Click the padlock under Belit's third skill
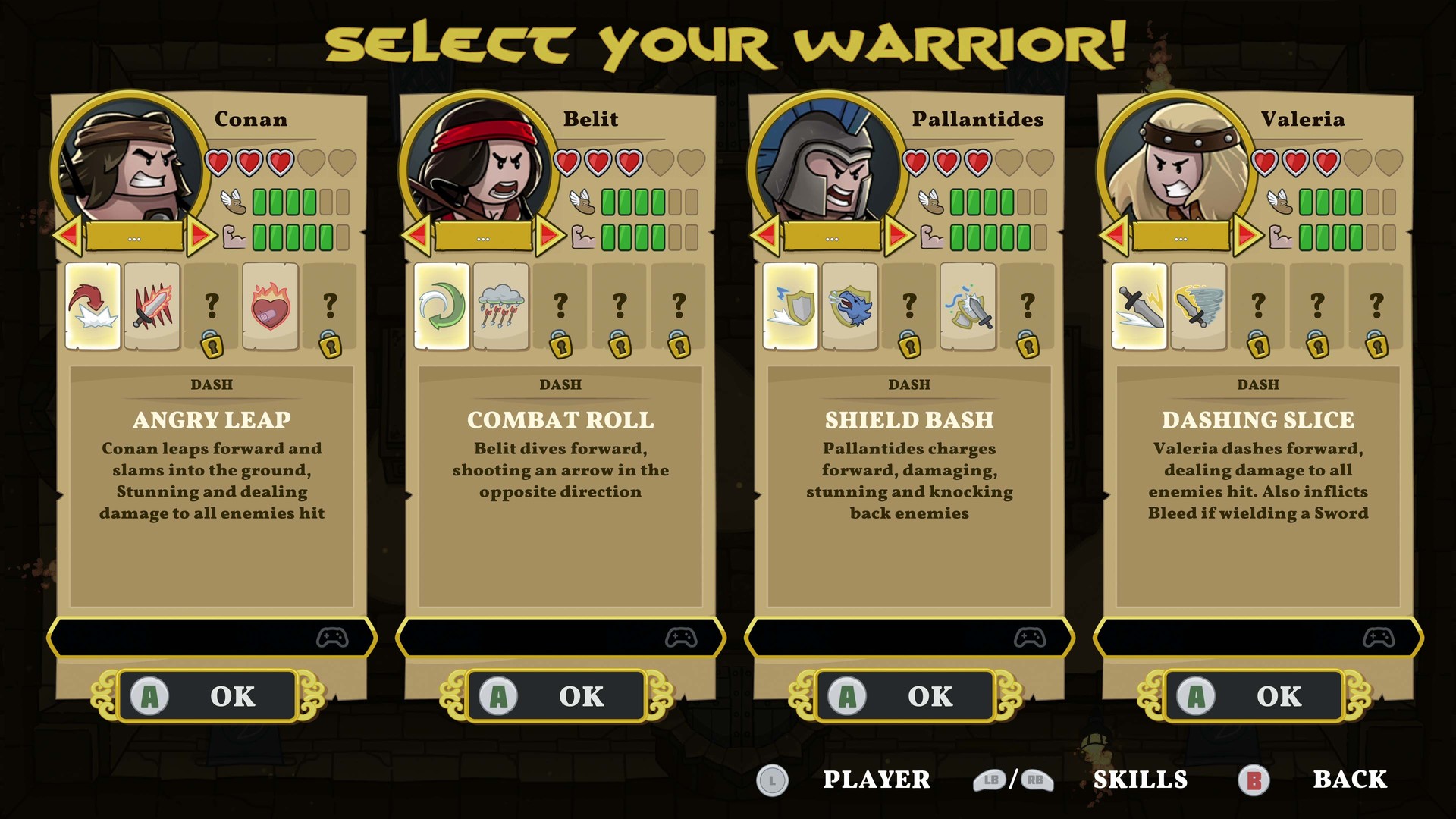 (x=560, y=345)
